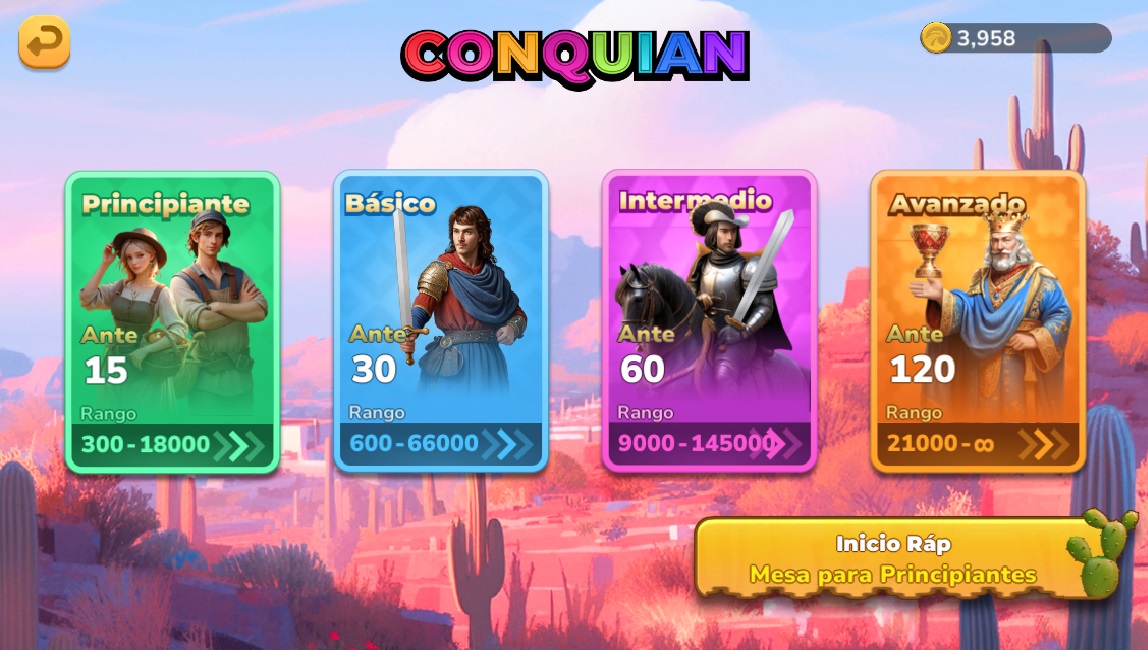Select the Principiante table card
This screenshot has width=1148, height=650.
pos(172,321)
